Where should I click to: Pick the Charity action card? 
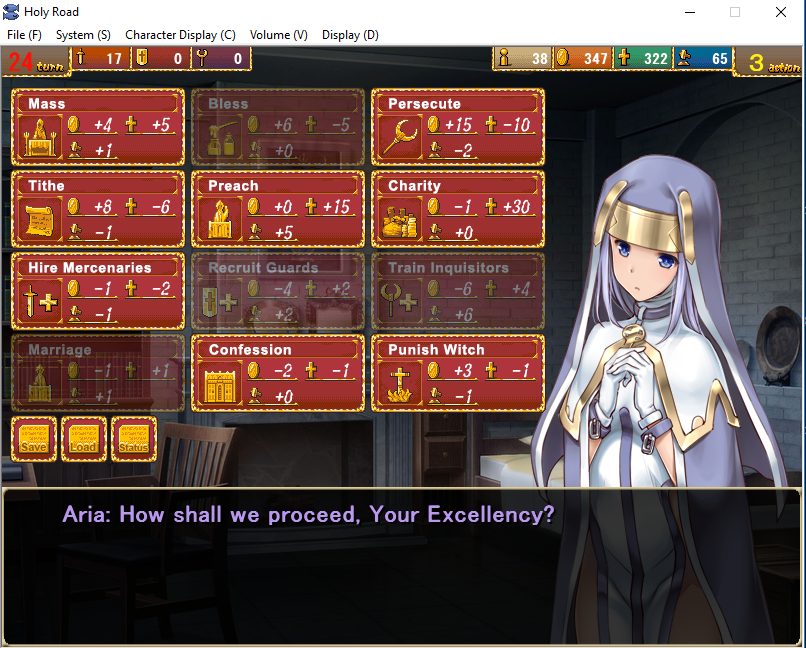coord(458,209)
